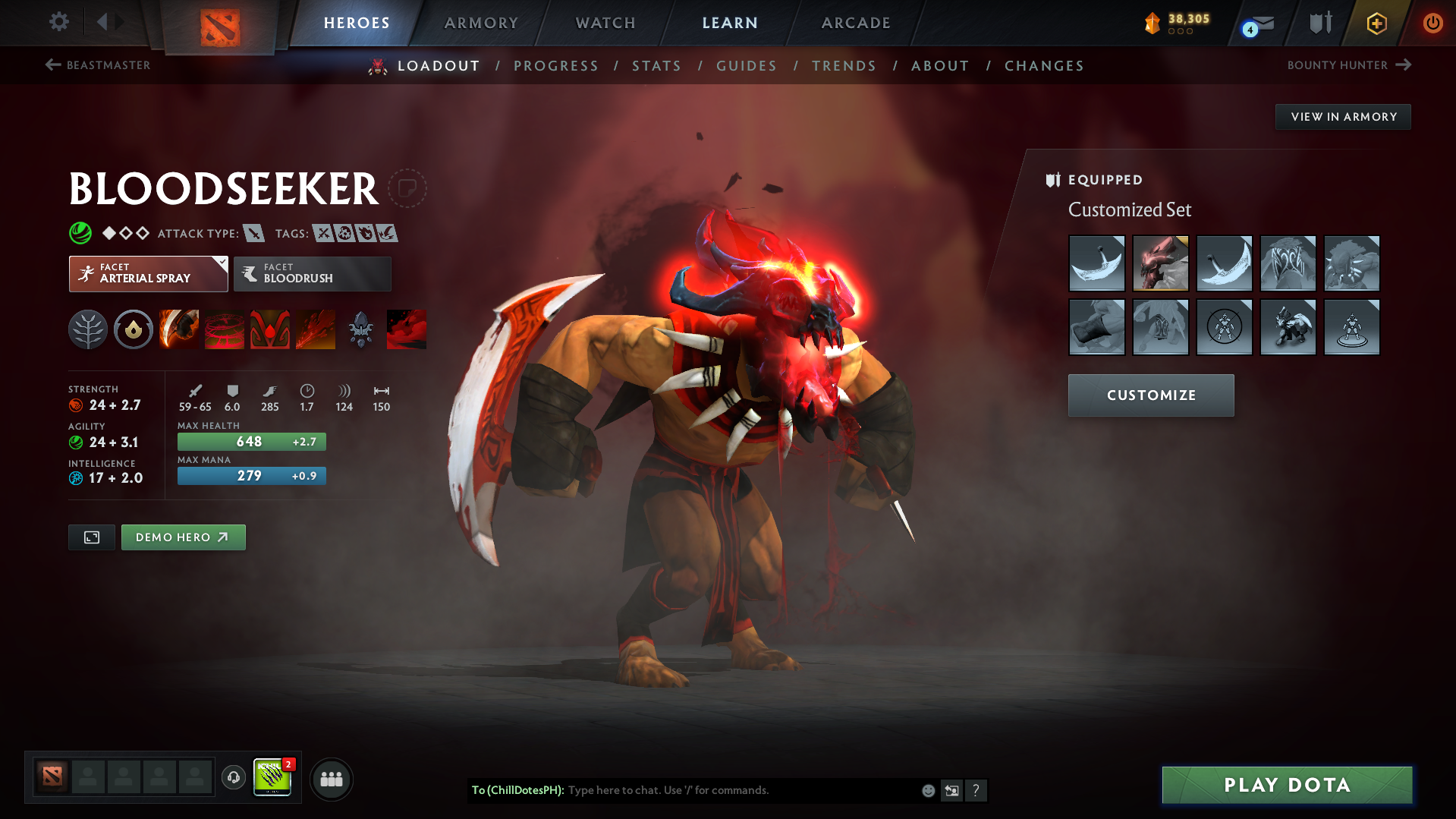Click the Dota Plus hexagon icon
The image size is (1456, 819).
tap(1376, 23)
